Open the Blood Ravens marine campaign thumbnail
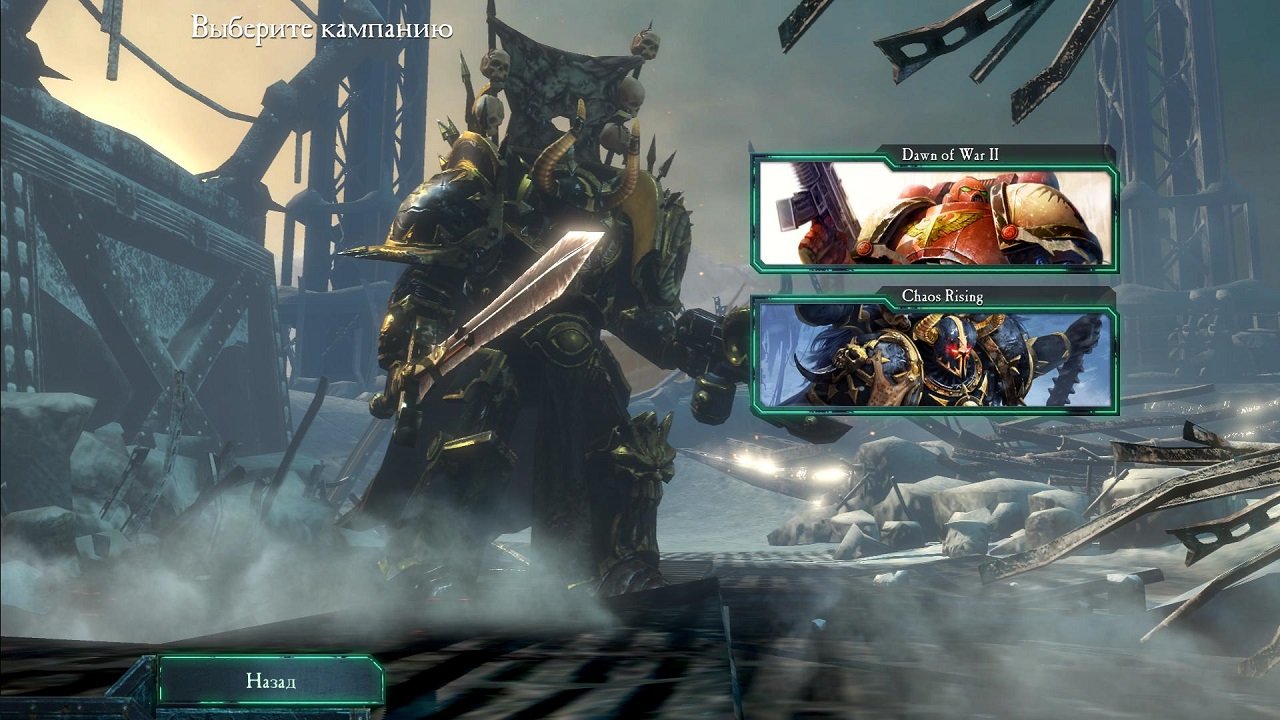Image resolution: width=1280 pixels, height=720 pixels. click(935, 215)
